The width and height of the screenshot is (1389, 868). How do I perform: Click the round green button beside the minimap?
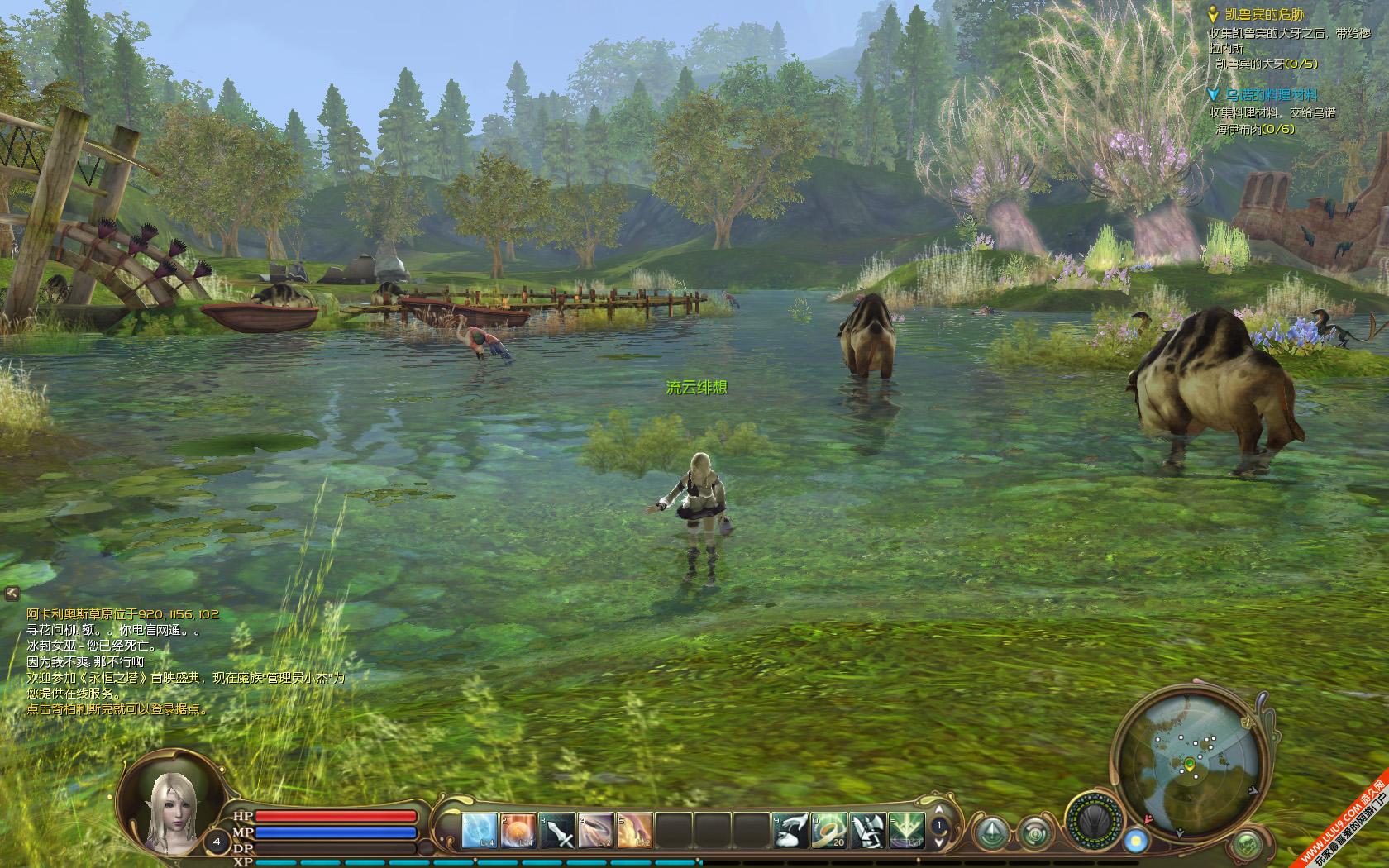[x=1247, y=845]
